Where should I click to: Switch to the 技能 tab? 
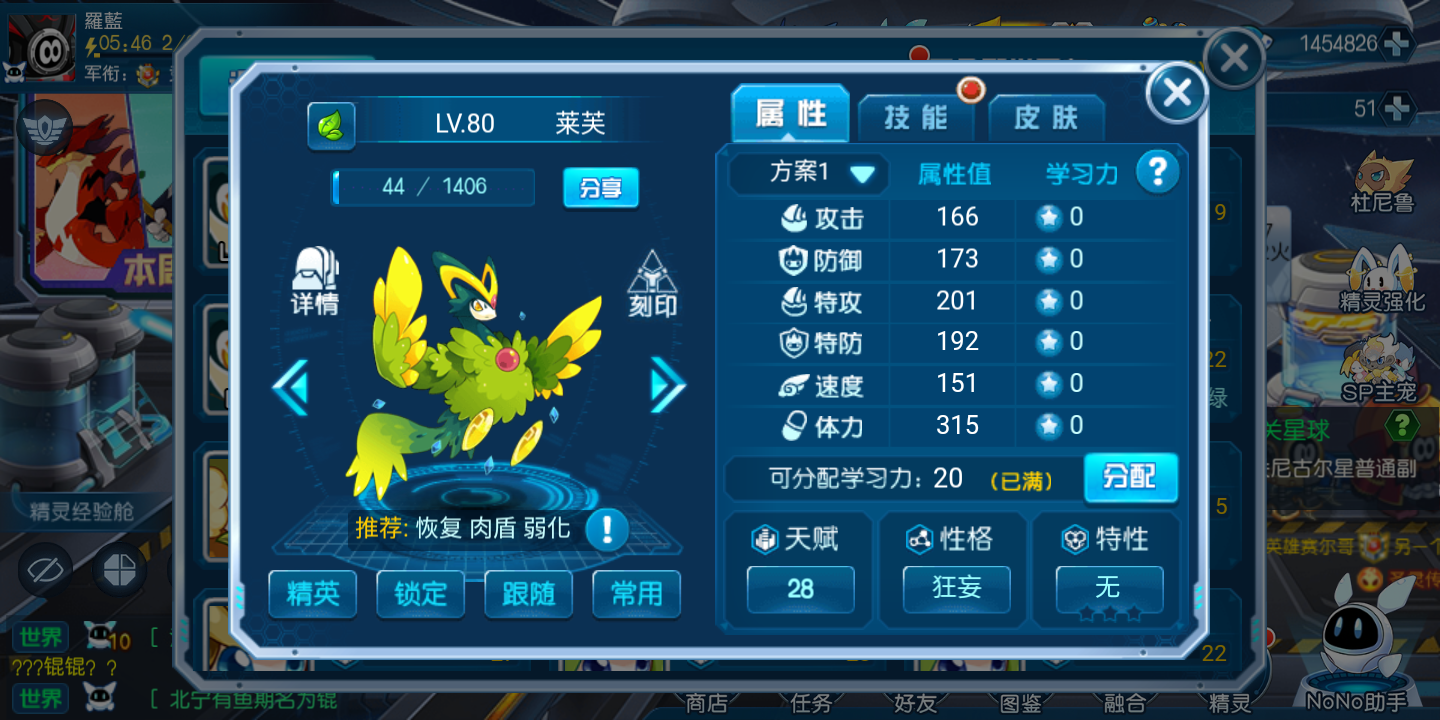[x=915, y=117]
